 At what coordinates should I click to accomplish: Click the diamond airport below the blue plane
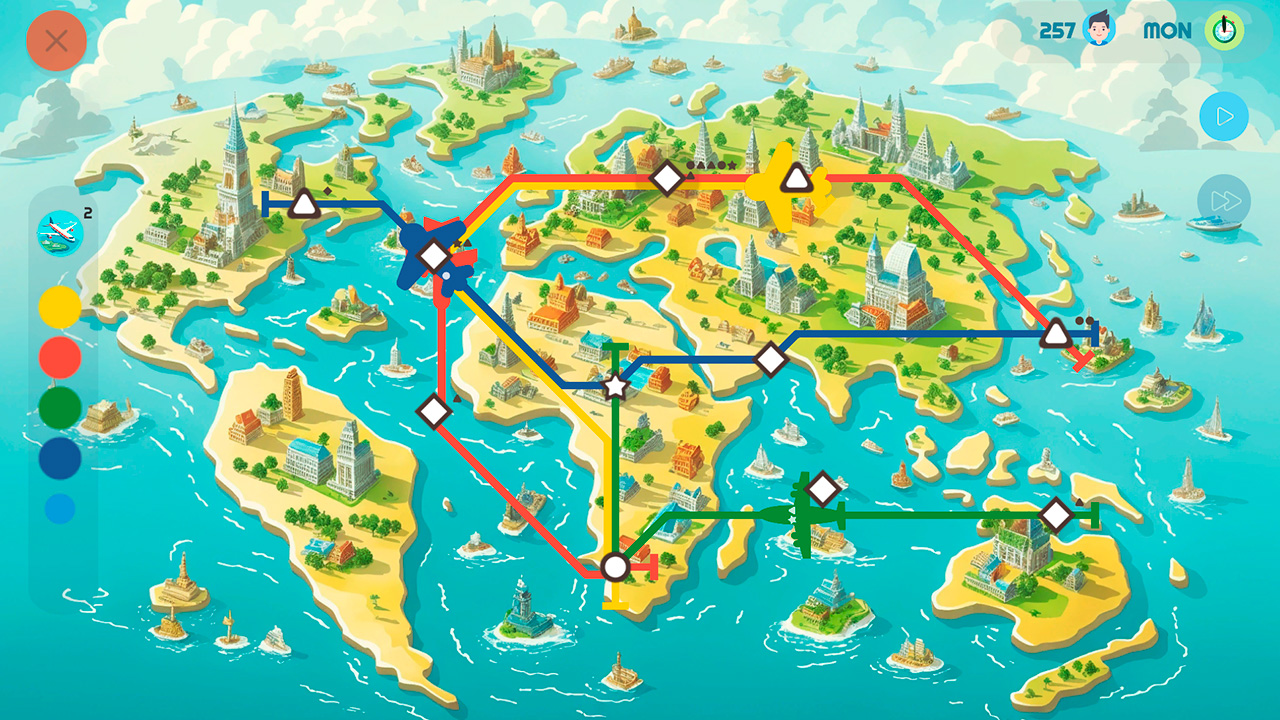435,410
